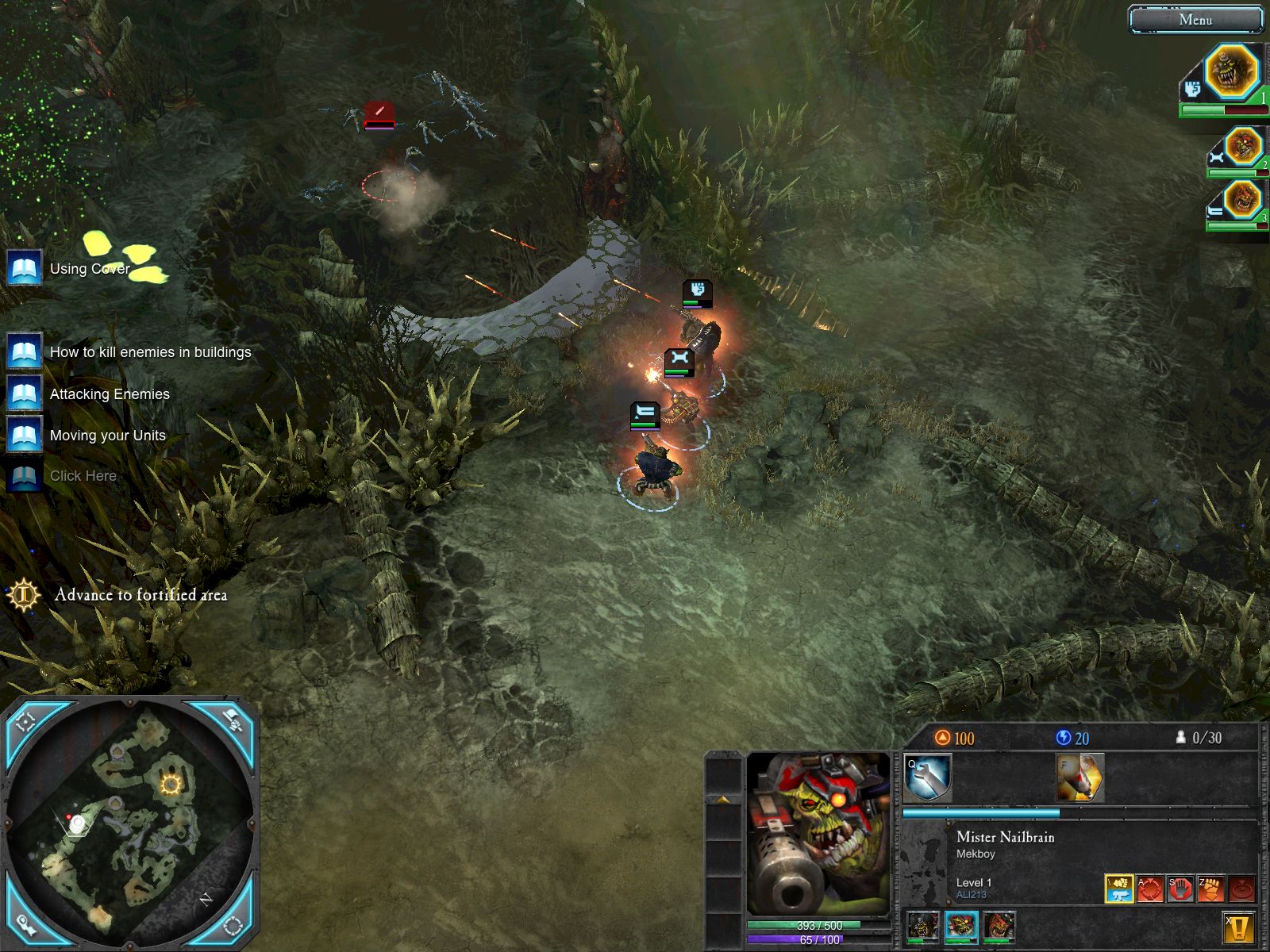This screenshot has height=952, width=1270.
Task: Use the orange grenade ability
Action: click(x=1079, y=777)
